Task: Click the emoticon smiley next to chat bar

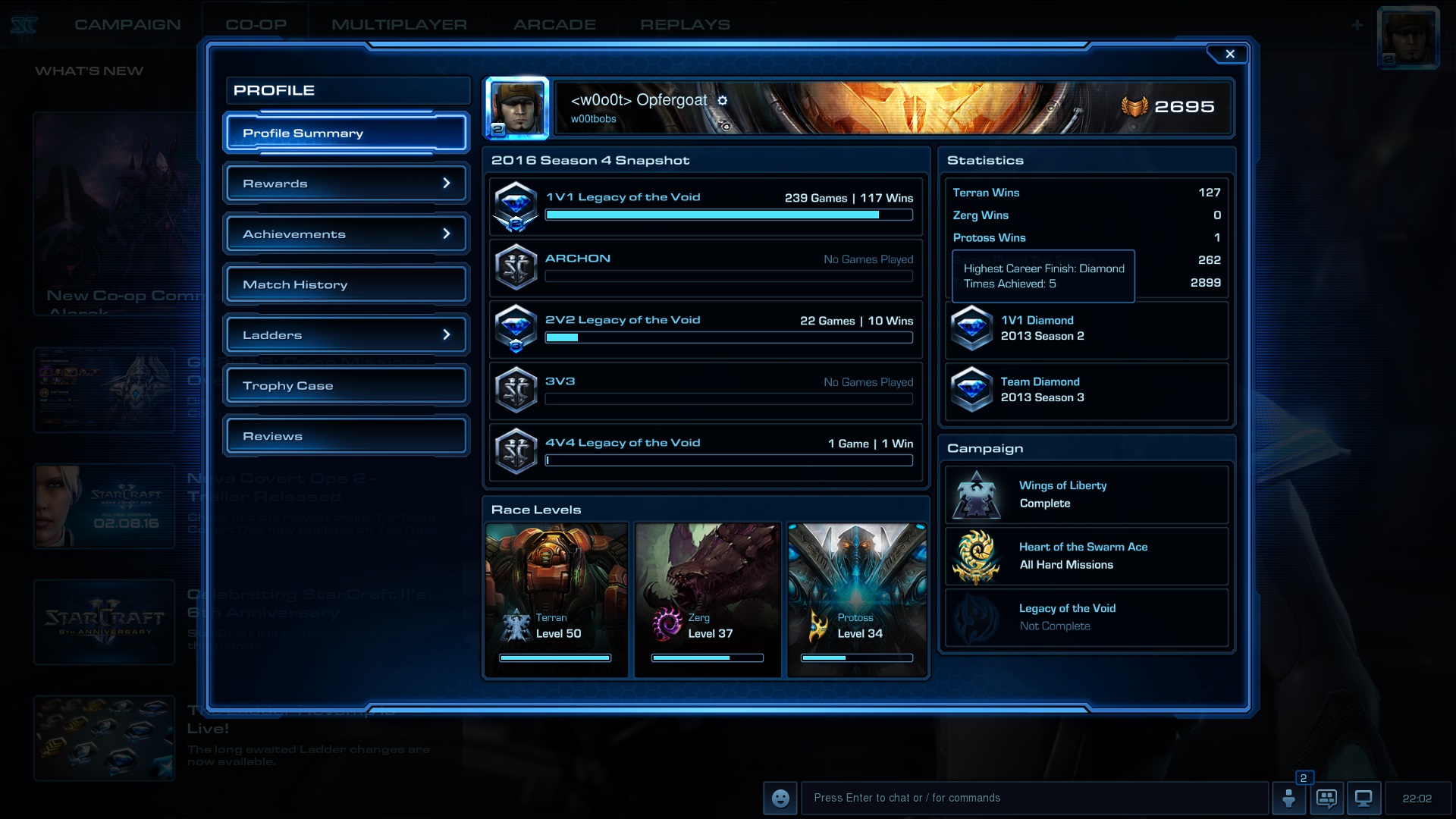Action: [x=780, y=798]
